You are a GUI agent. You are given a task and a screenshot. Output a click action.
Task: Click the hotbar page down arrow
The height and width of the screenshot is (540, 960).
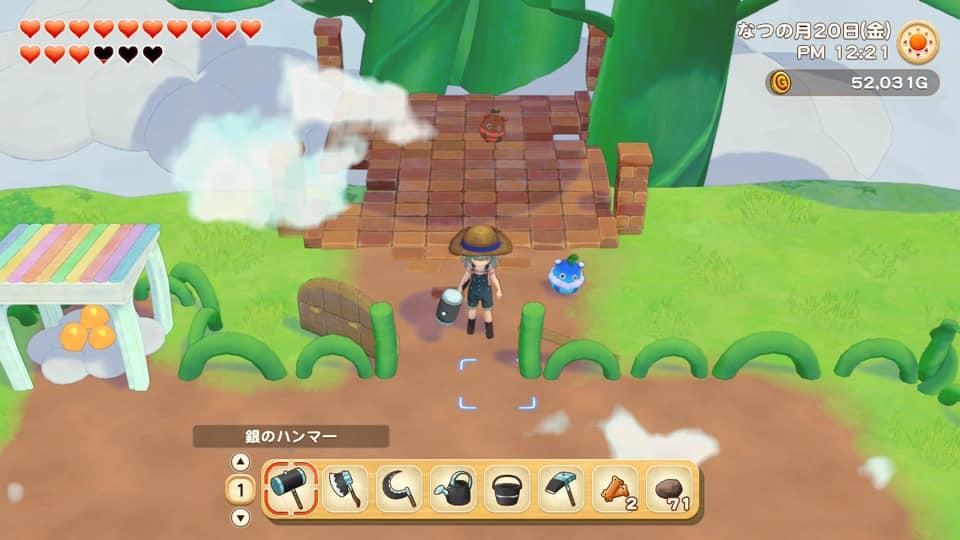[240, 517]
